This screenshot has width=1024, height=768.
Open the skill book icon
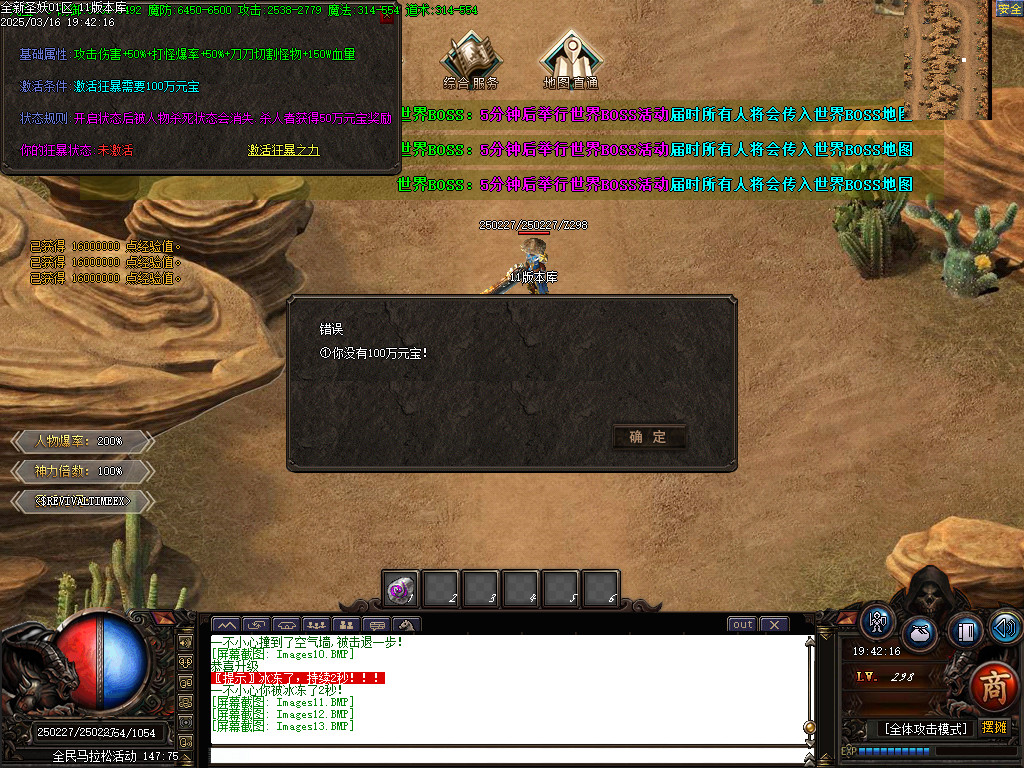pos(964,631)
